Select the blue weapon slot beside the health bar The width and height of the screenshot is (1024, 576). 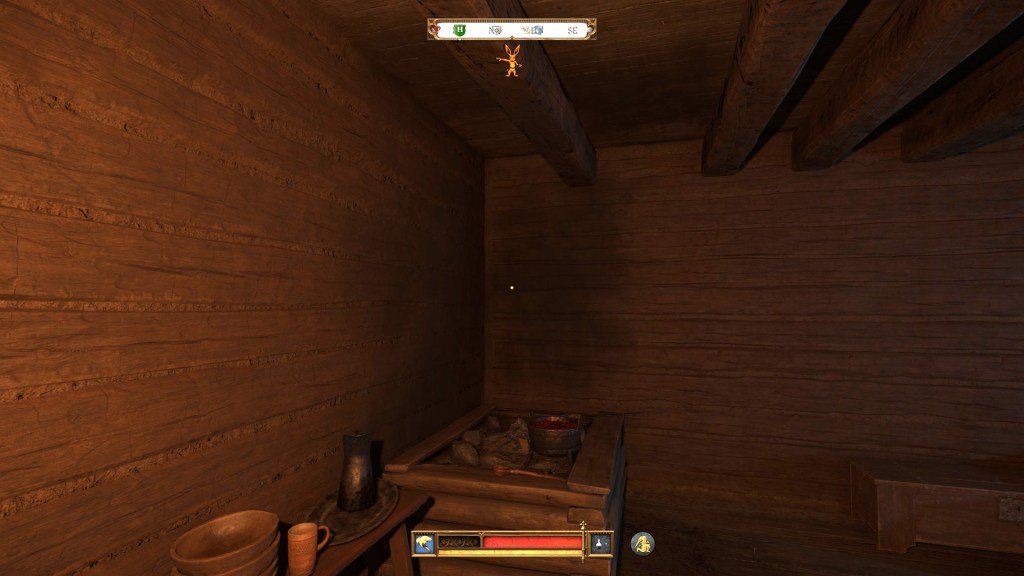coord(425,543)
